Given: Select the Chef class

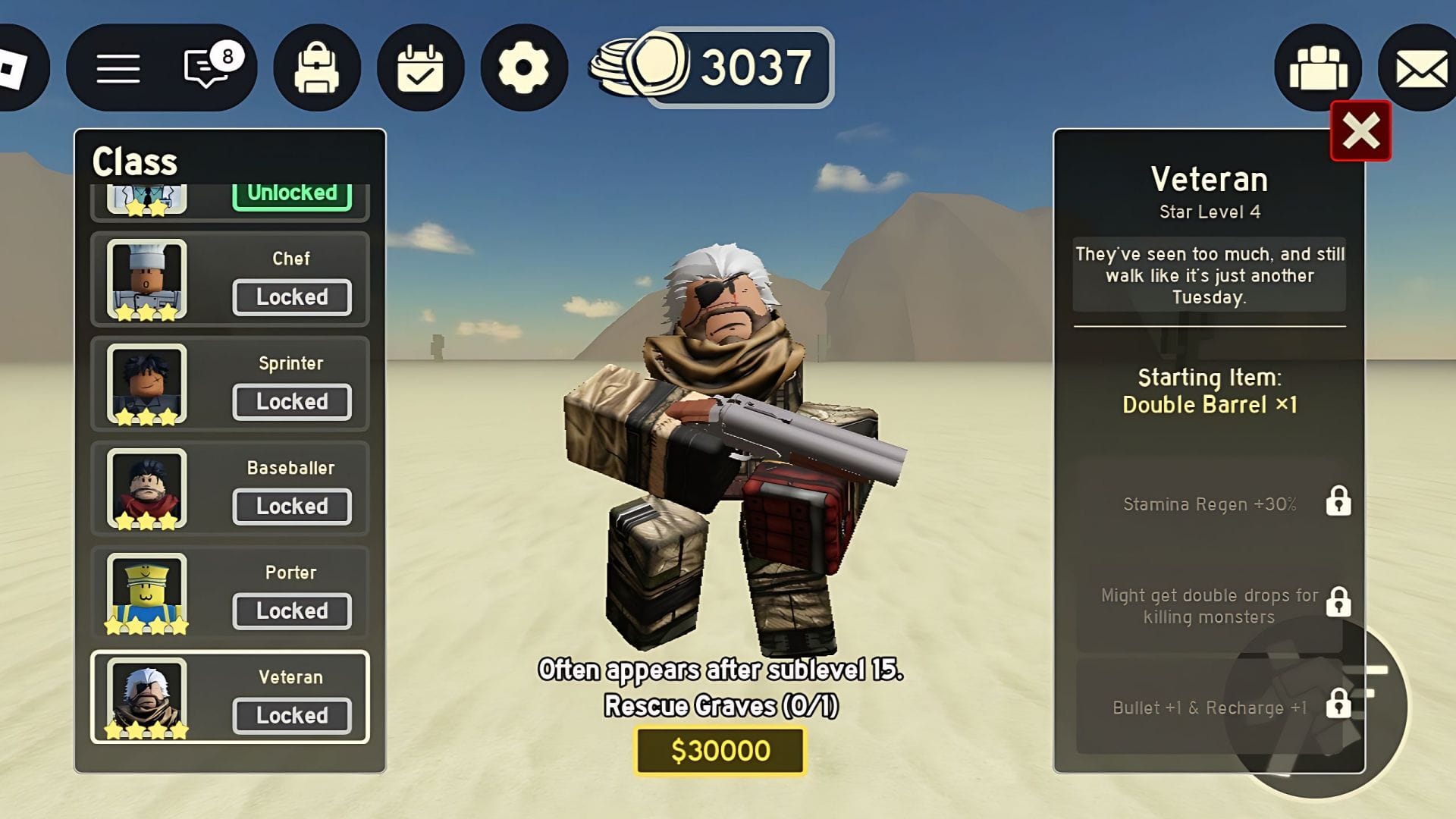Looking at the screenshot, I should tap(292, 297).
